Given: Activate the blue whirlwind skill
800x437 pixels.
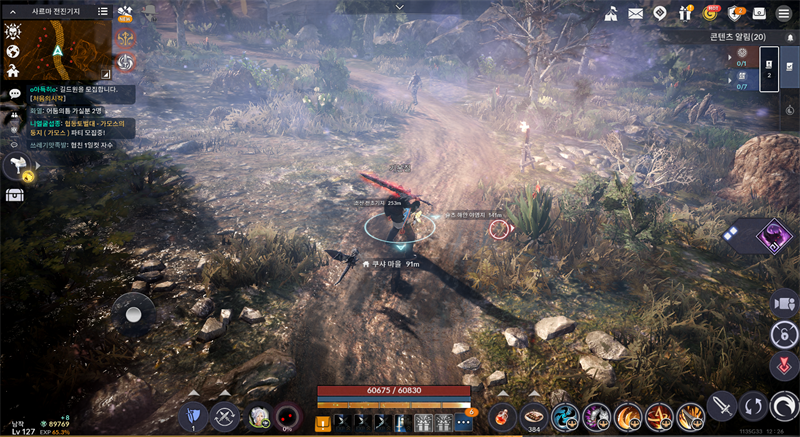Looking at the screenshot, I should (x=565, y=415).
